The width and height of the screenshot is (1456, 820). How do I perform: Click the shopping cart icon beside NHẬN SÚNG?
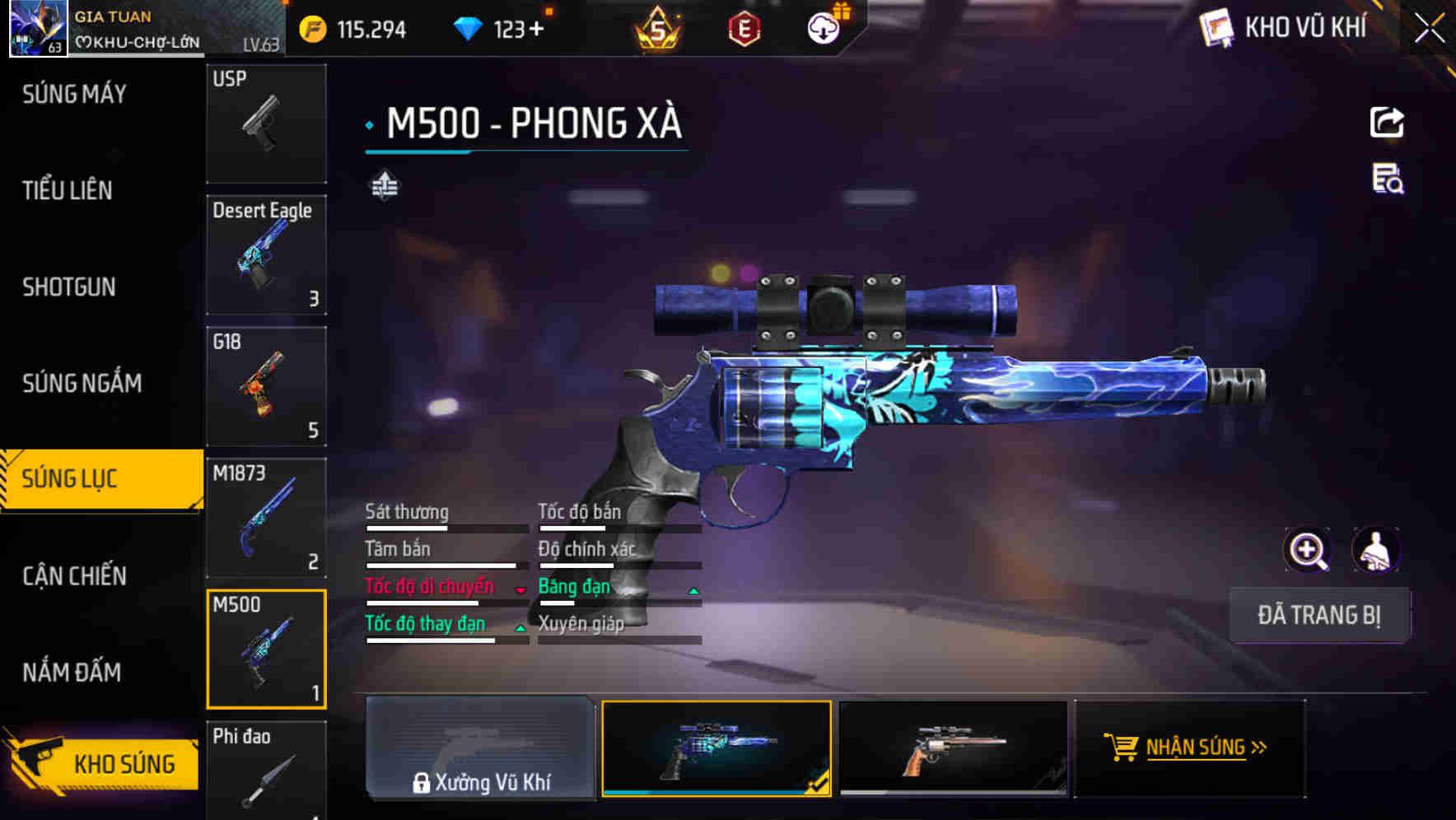click(1122, 748)
